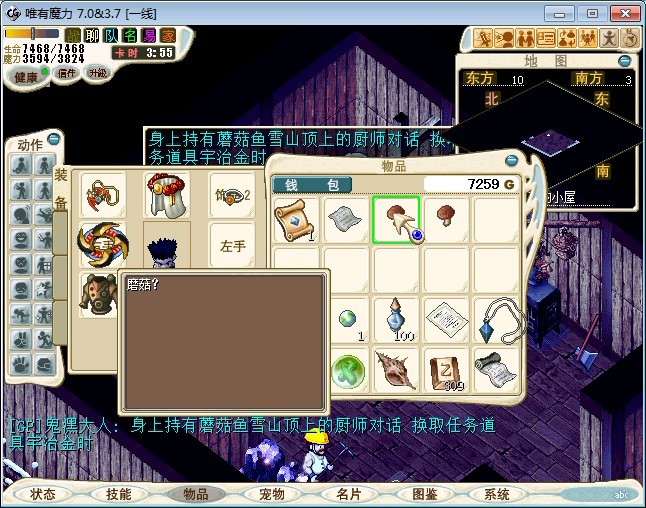Screen dimensions: 646x508
Task: Select the brown book item with count 309
Action: pyautogui.click(x=446, y=369)
